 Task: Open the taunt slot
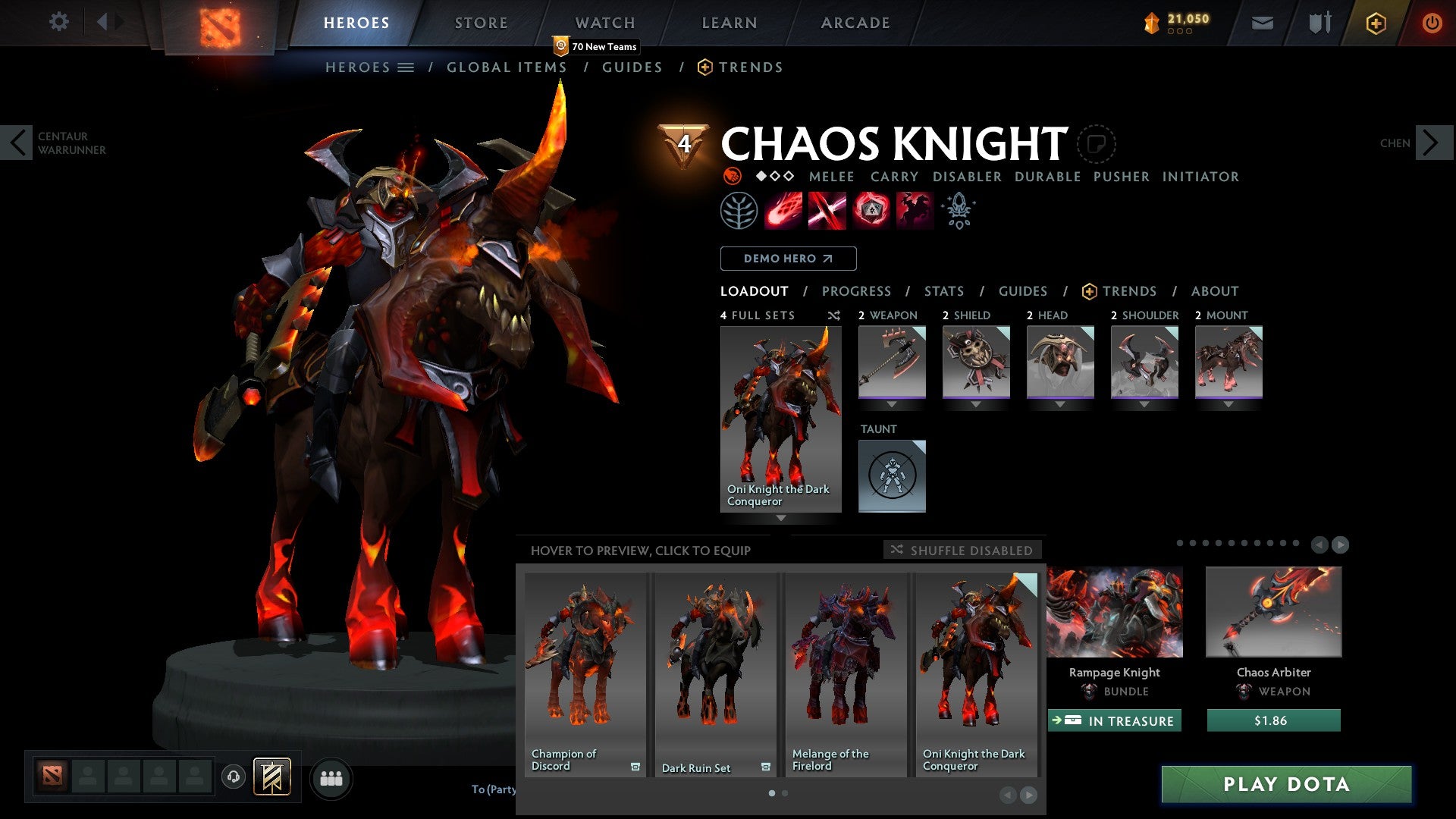click(892, 476)
